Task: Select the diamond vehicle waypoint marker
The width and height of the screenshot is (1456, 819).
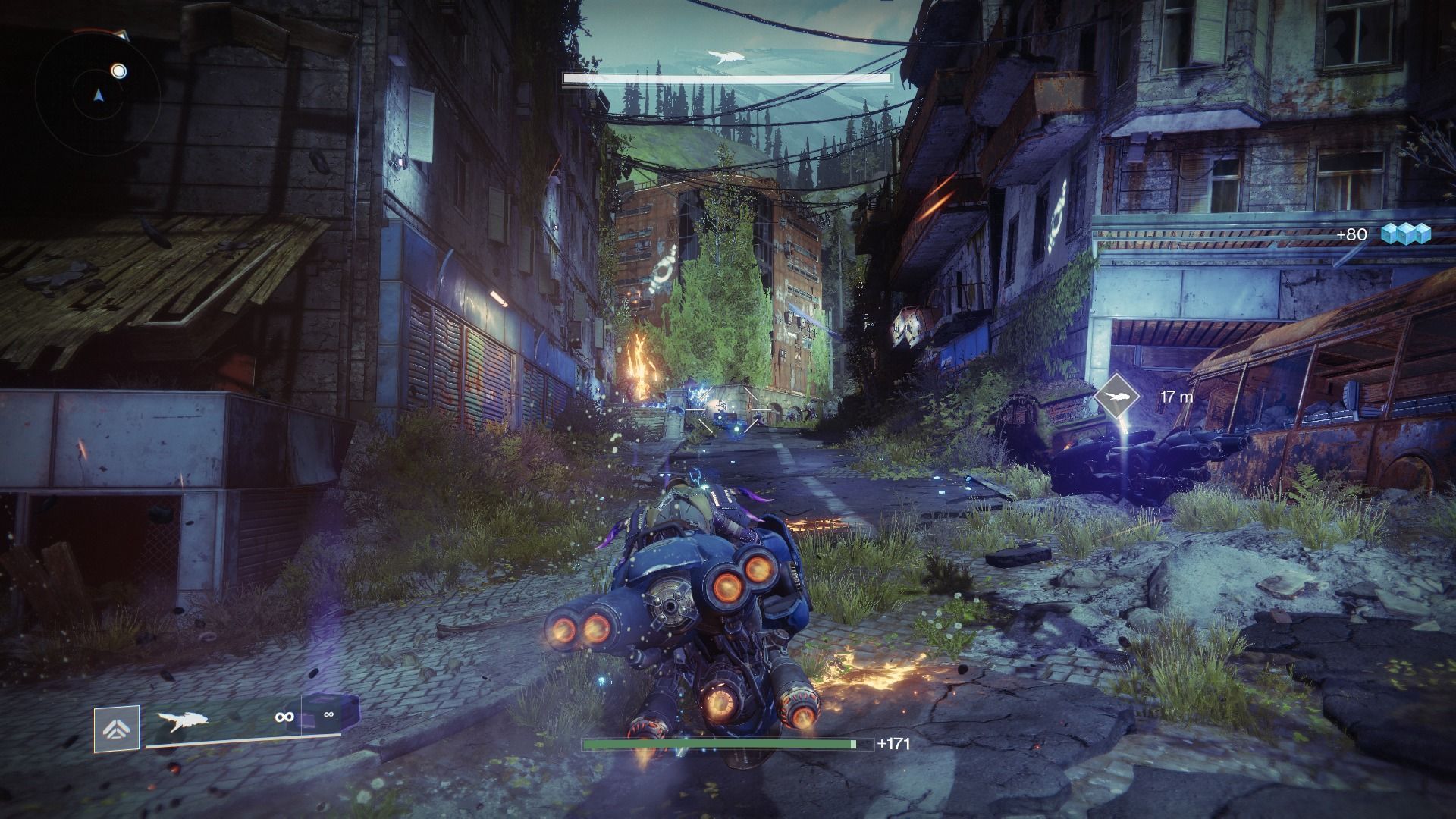Action: click(1118, 397)
